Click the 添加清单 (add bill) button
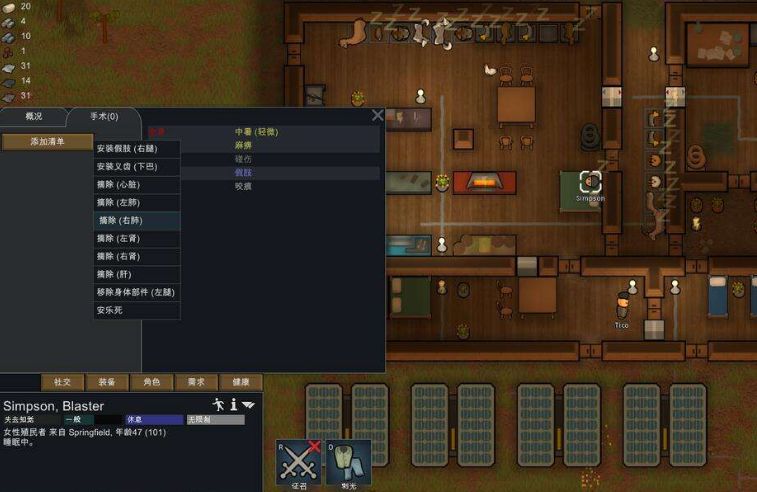The height and width of the screenshot is (492, 757). pyautogui.click(x=47, y=142)
